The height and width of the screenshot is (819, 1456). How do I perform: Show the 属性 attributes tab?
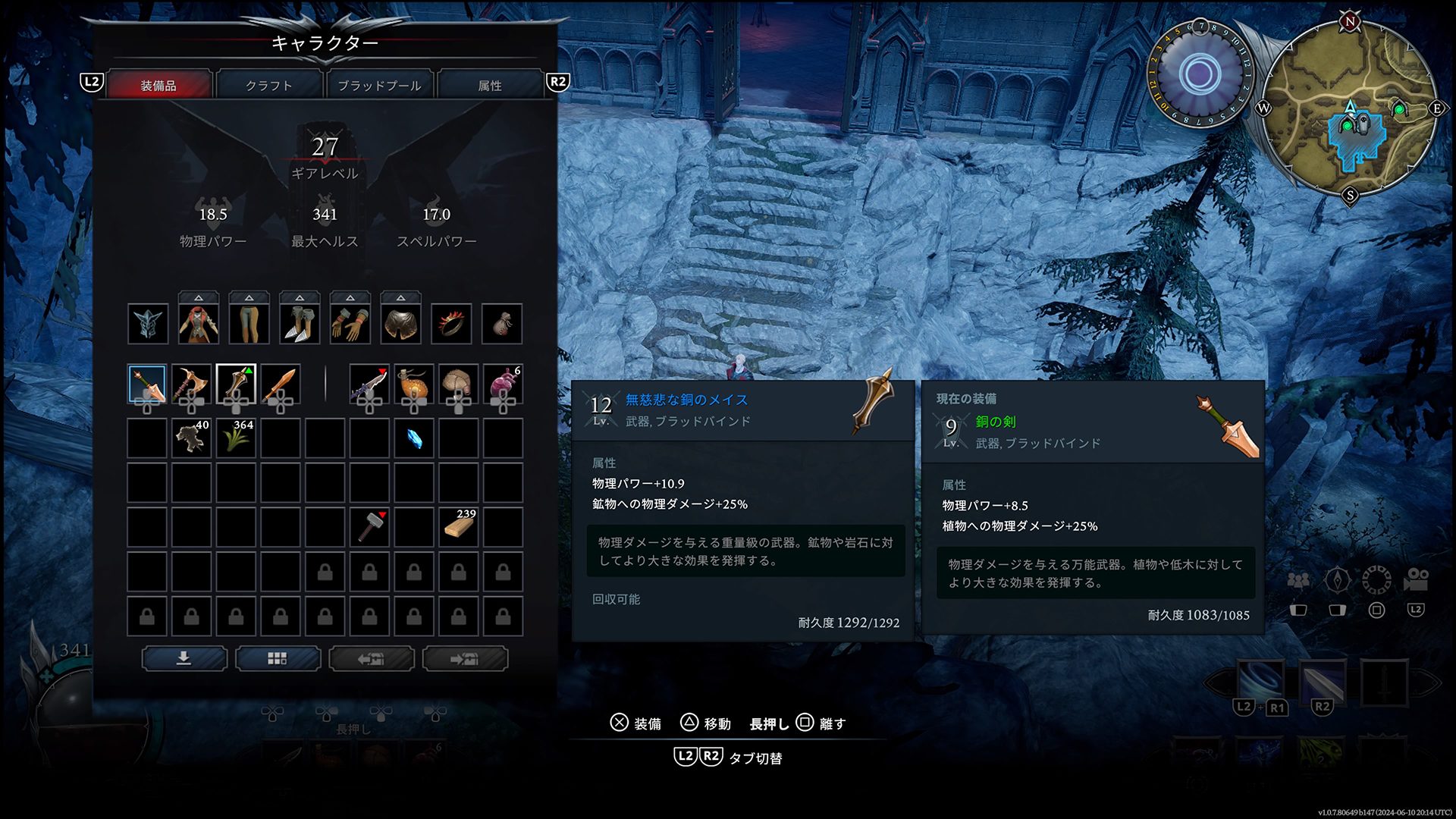[490, 85]
